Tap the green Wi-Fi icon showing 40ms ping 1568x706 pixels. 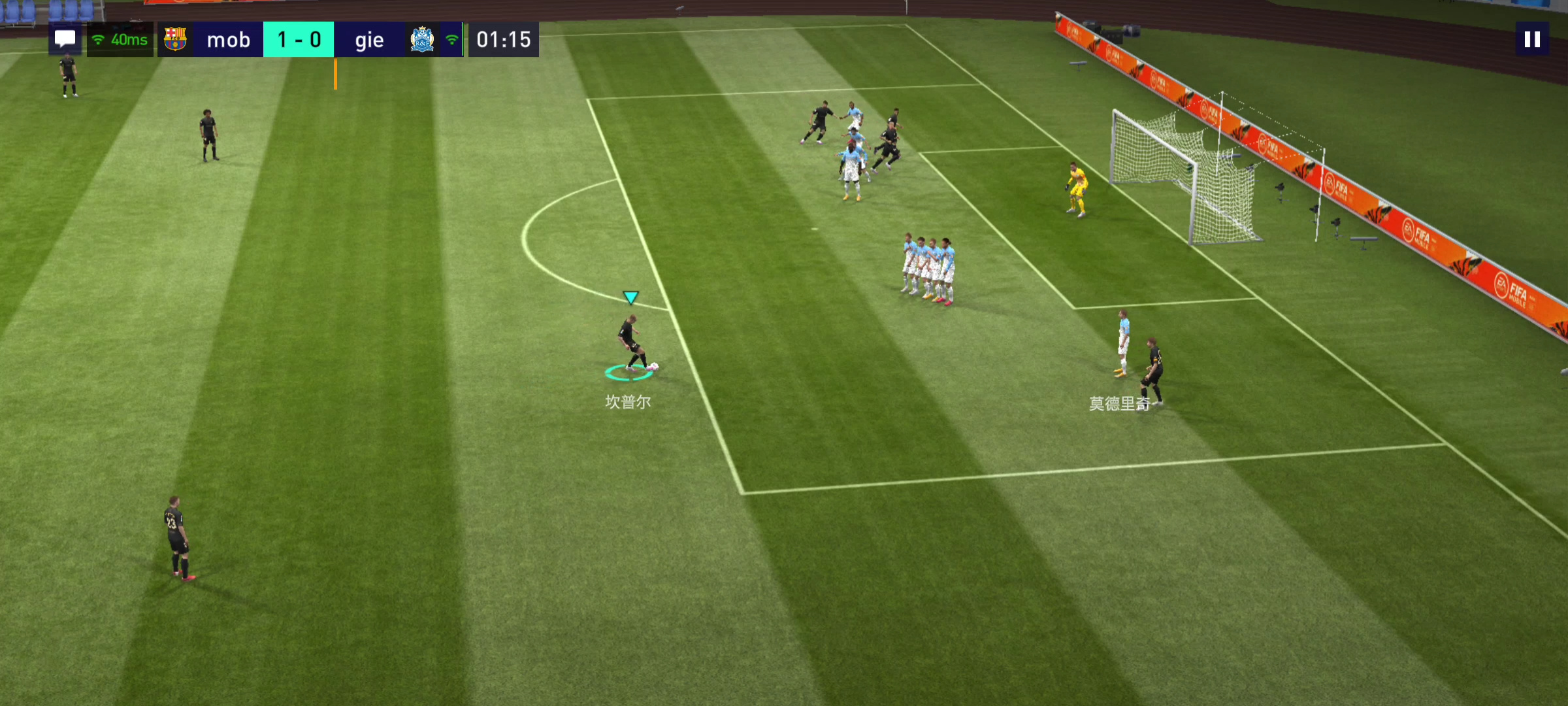click(99, 39)
